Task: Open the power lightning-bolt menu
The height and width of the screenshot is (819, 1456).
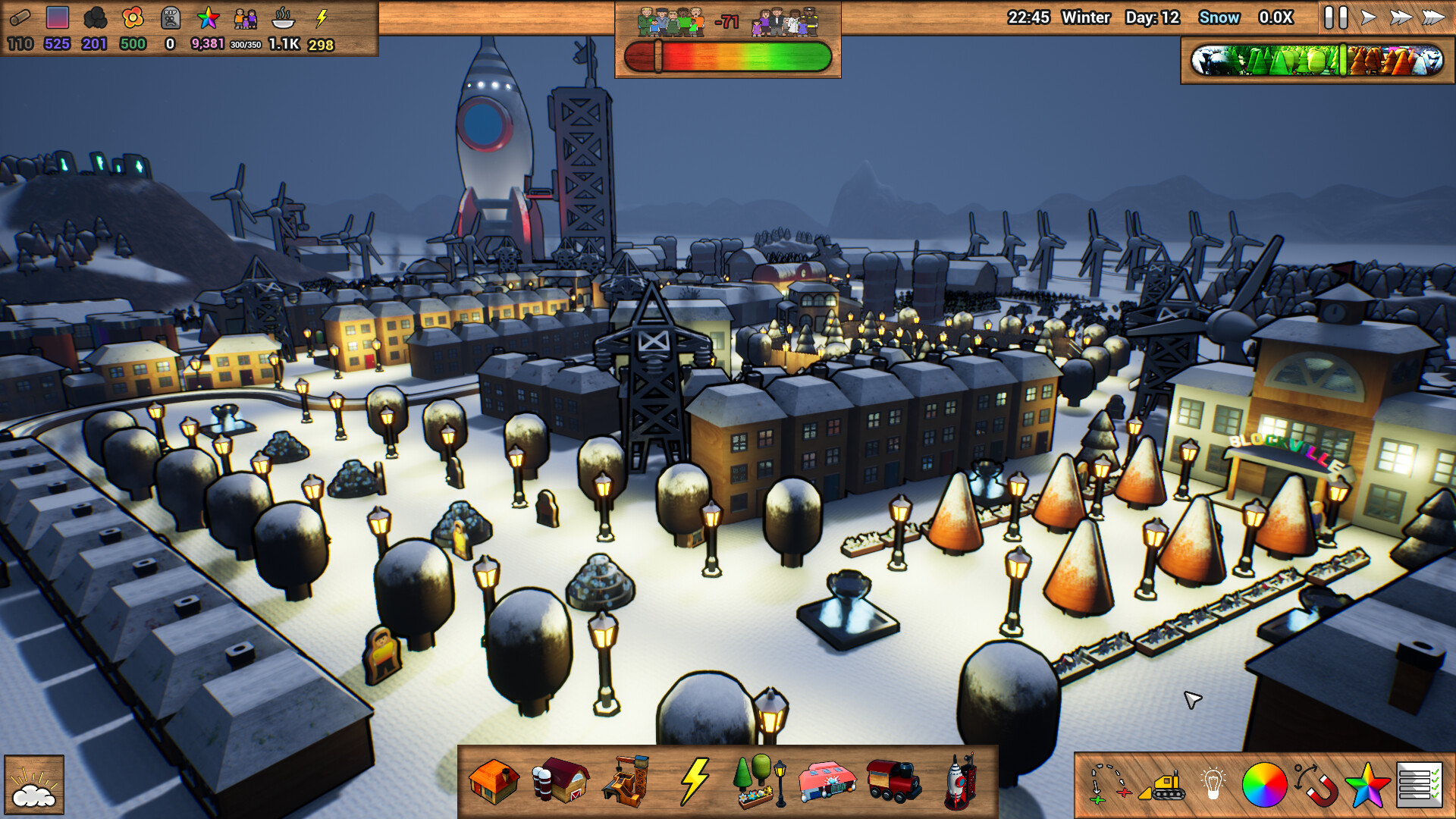Action: (695, 781)
